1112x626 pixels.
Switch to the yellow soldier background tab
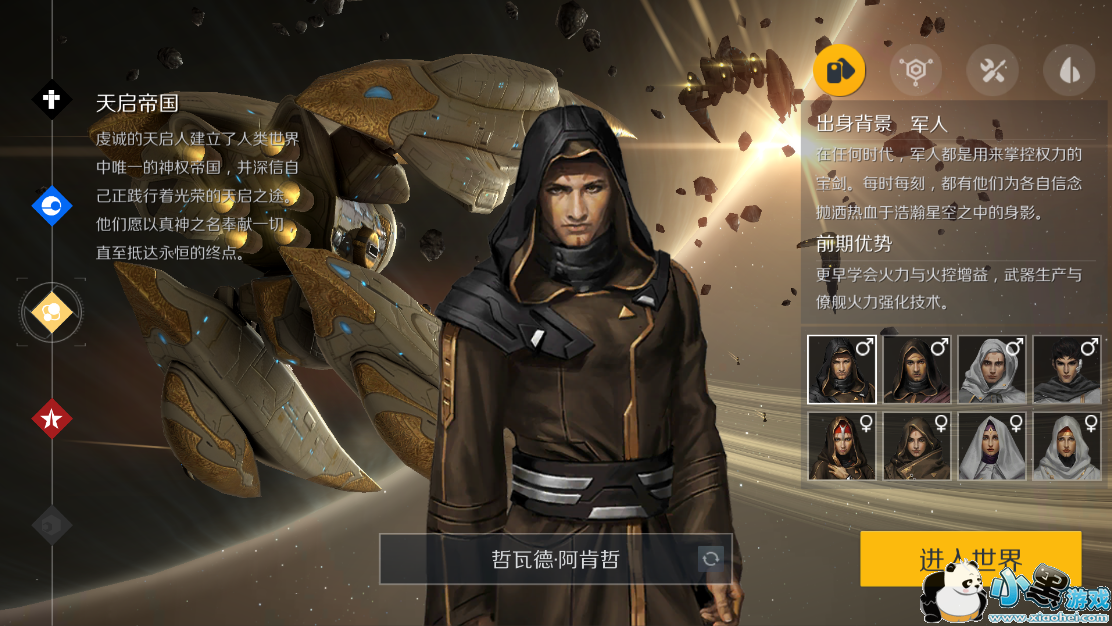point(839,70)
